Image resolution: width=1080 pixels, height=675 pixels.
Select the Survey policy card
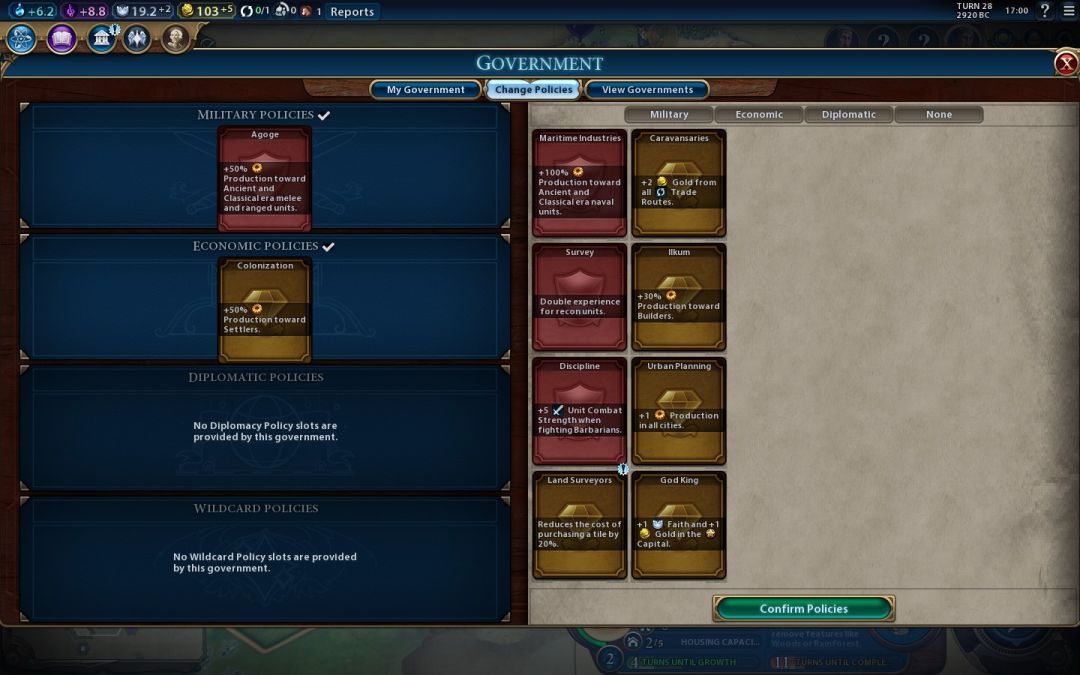pos(580,297)
